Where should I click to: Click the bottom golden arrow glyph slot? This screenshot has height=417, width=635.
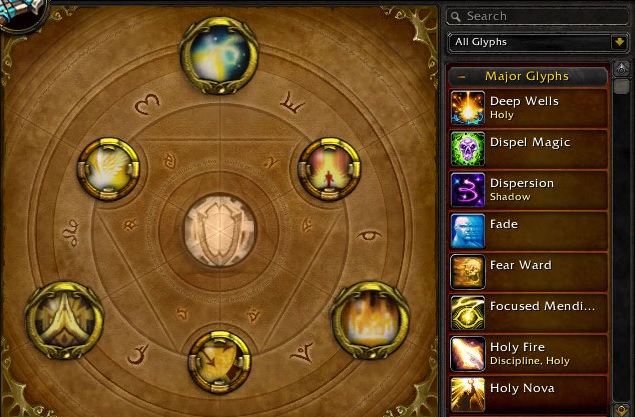point(220,360)
